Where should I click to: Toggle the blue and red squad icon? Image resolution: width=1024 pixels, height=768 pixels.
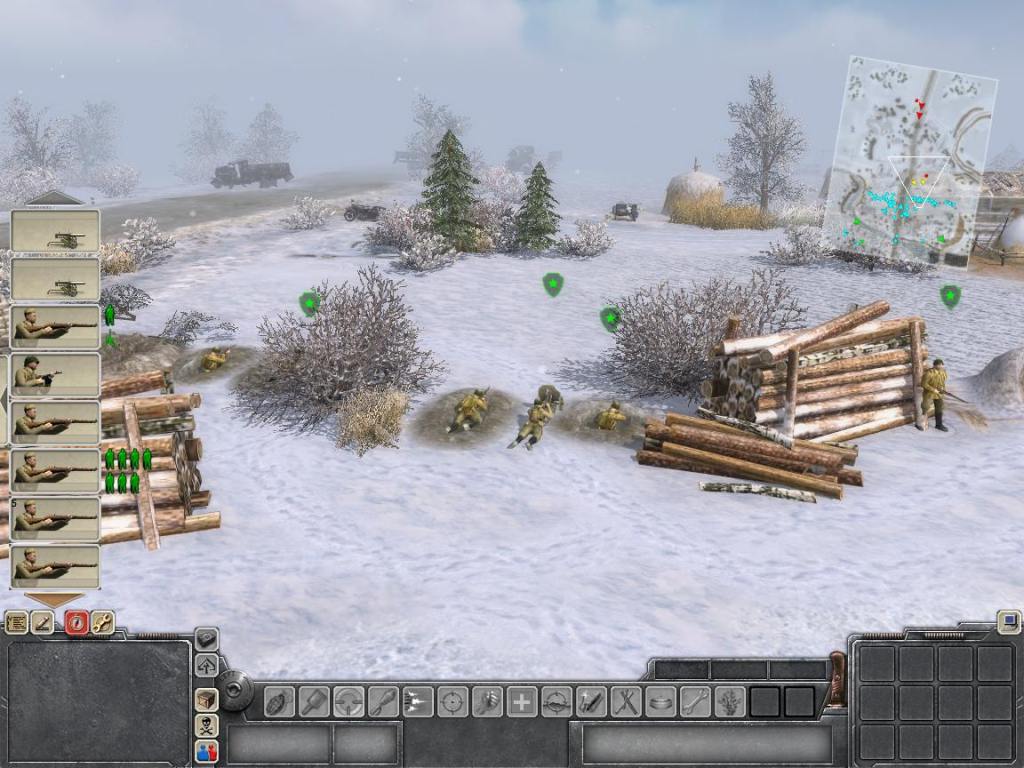(206, 751)
